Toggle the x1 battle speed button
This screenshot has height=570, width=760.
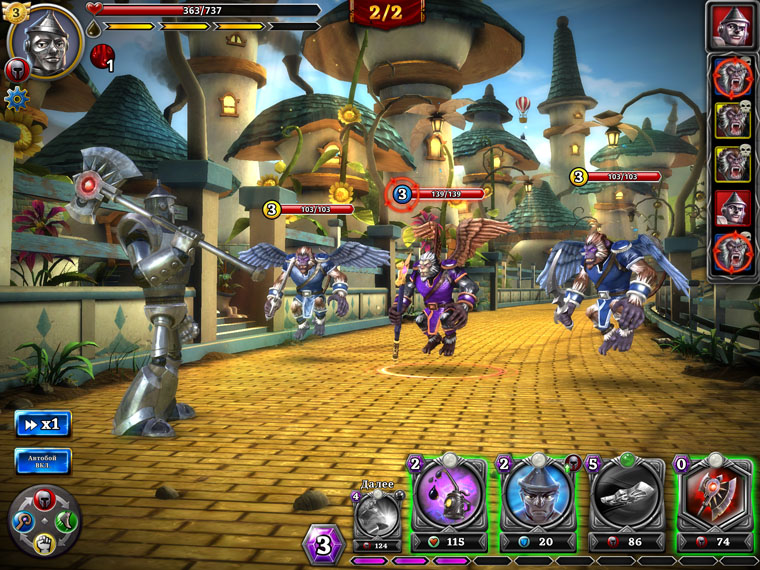[43, 424]
